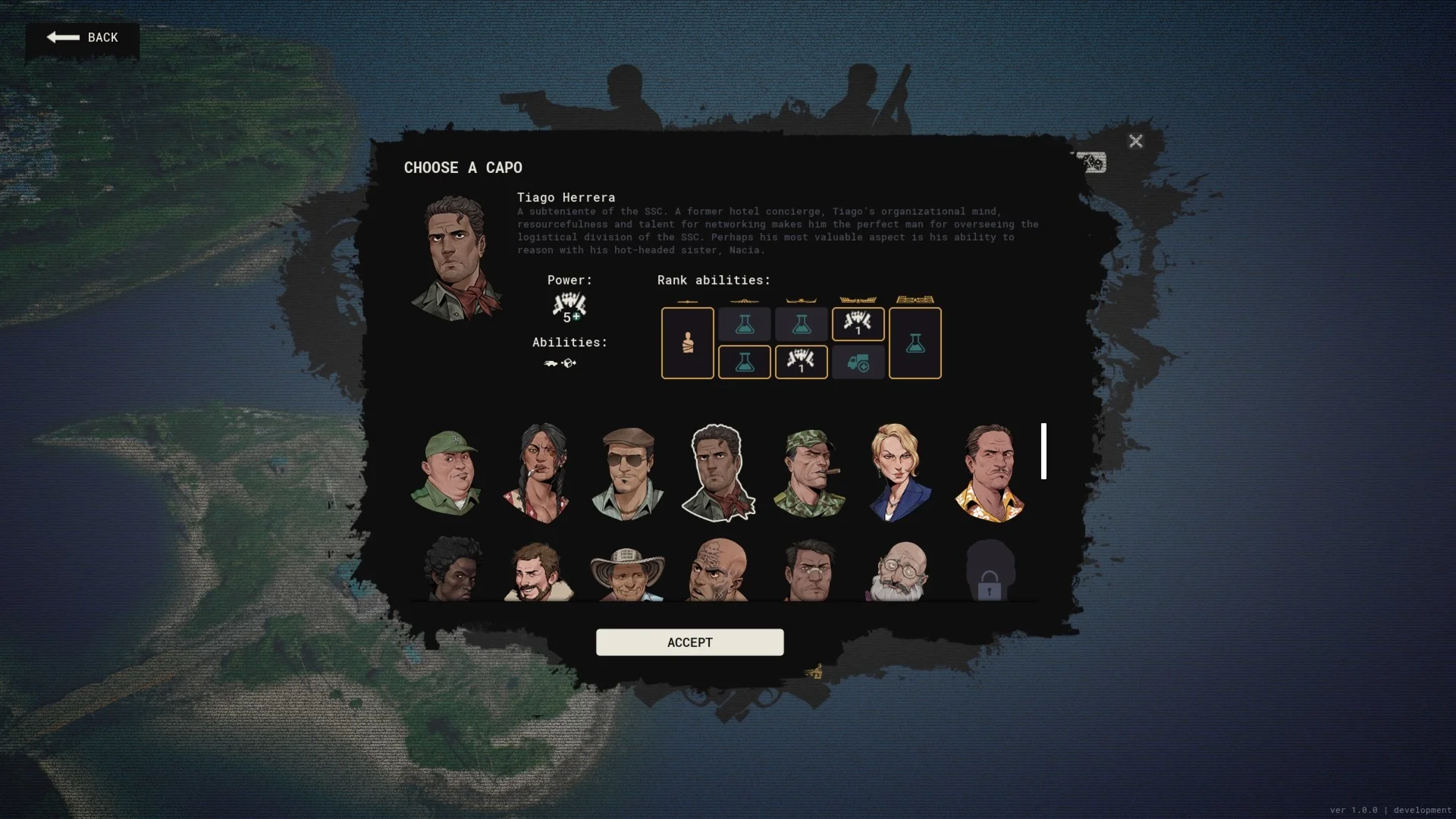Select the capo with green cap
This screenshot has width=1456, height=819.
point(446,472)
